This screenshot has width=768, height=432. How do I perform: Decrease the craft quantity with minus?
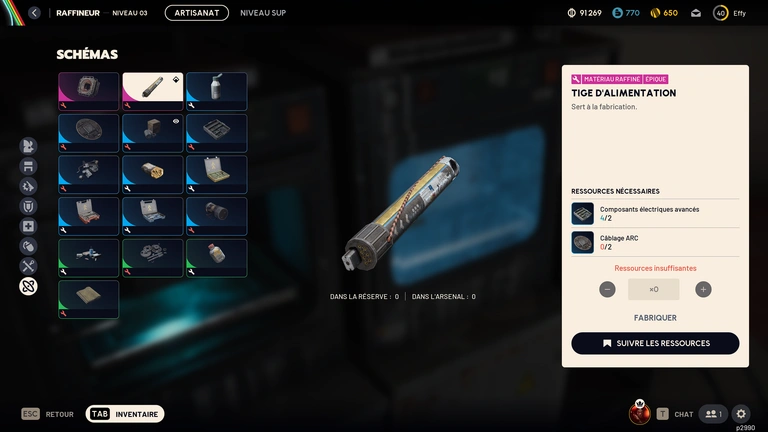(x=607, y=289)
